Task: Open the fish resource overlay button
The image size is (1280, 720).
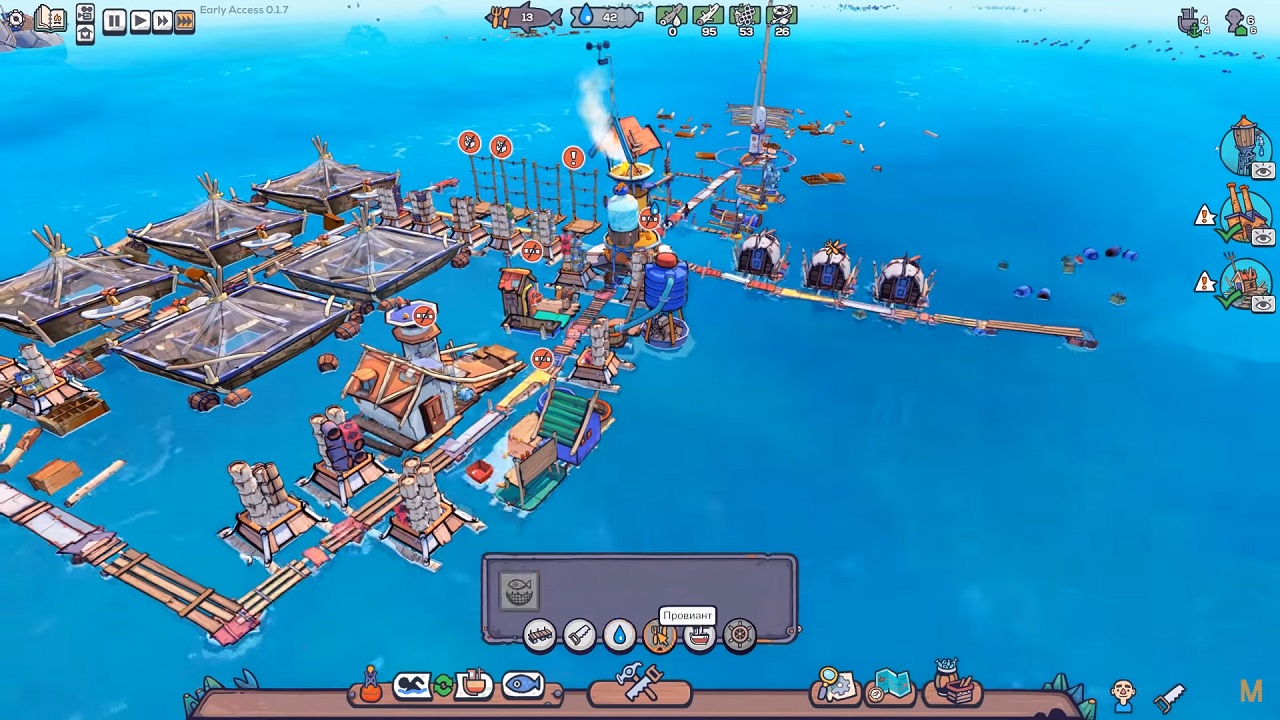Action: (x=522, y=685)
